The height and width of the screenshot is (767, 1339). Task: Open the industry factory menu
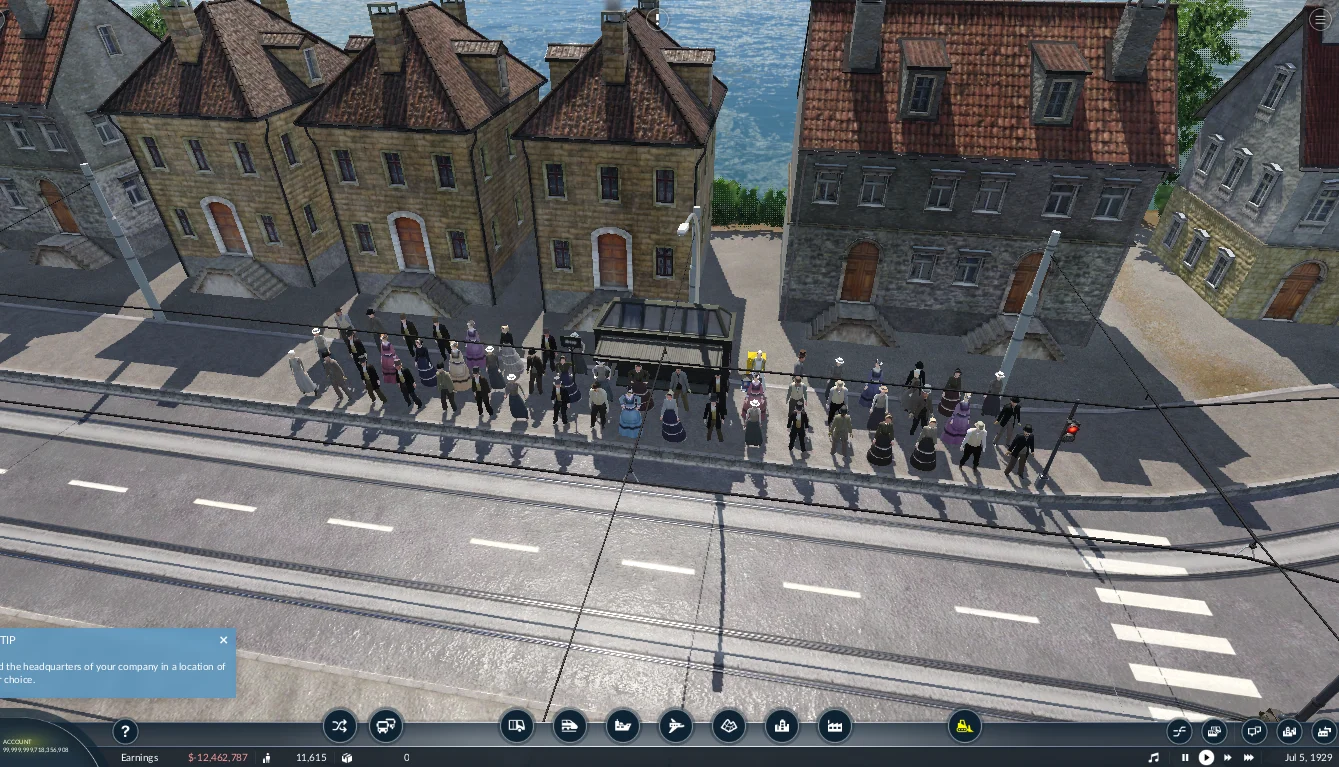[835, 726]
